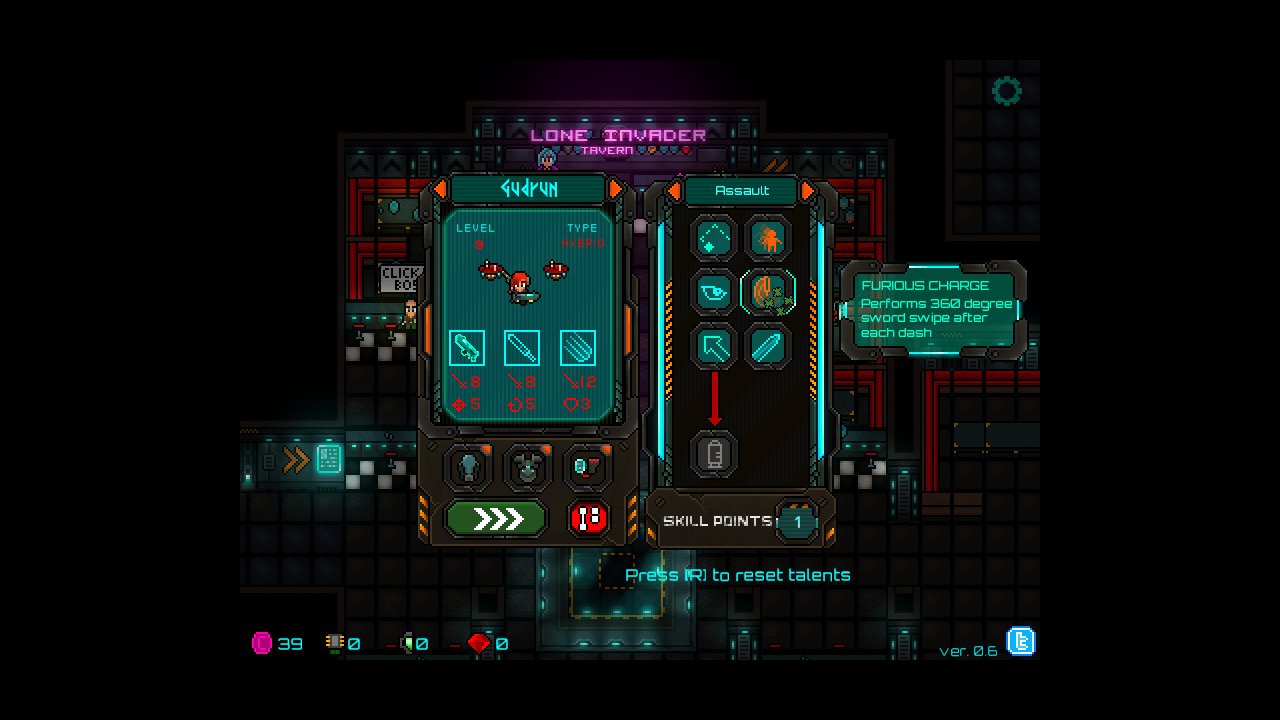Select the sword blade talent

click(x=768, y=346)
